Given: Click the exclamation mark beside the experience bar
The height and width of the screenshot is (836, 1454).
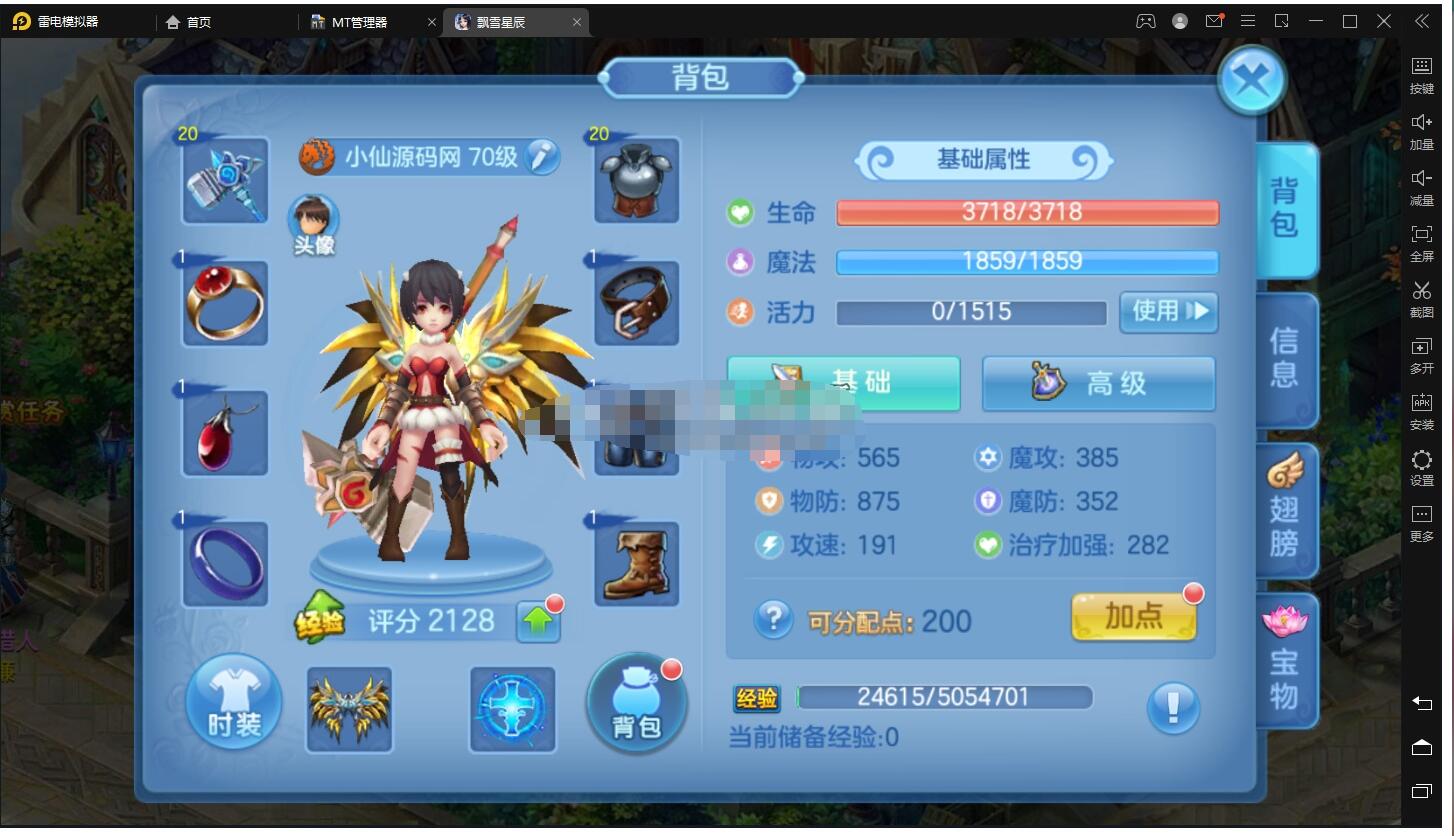Looking at the screenshot, I should 1172,707.
